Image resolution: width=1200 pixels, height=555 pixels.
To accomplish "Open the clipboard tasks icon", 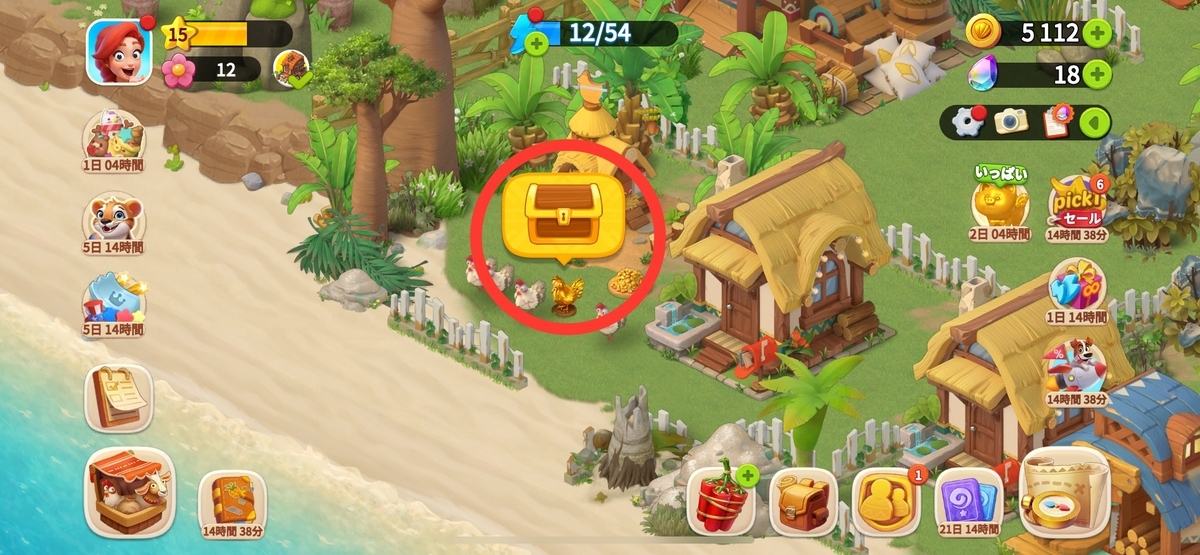I will pos(1056,122).
